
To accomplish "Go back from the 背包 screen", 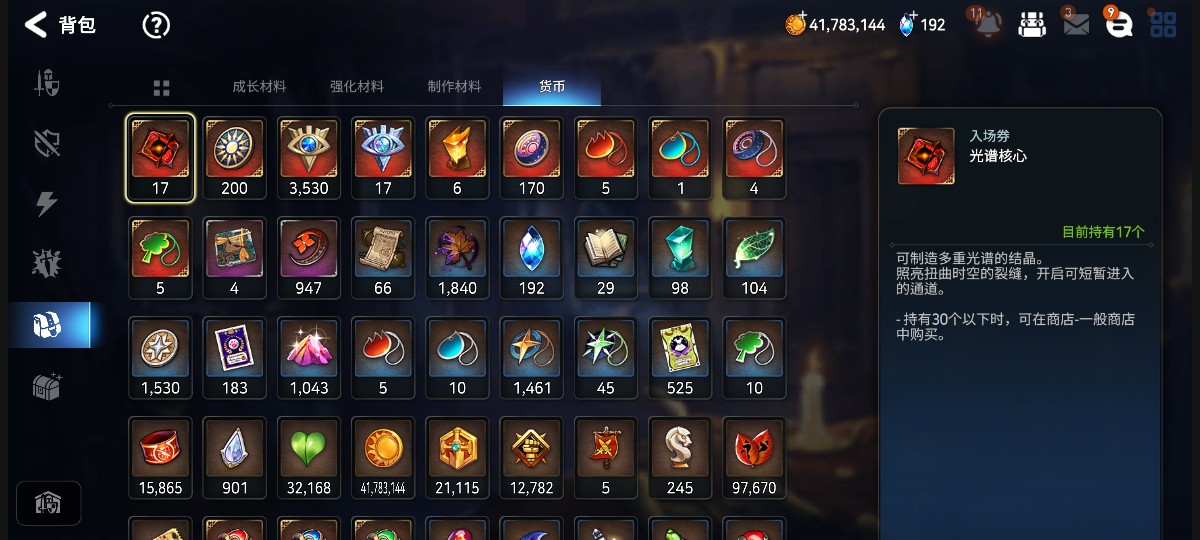I will coord(36,25).
